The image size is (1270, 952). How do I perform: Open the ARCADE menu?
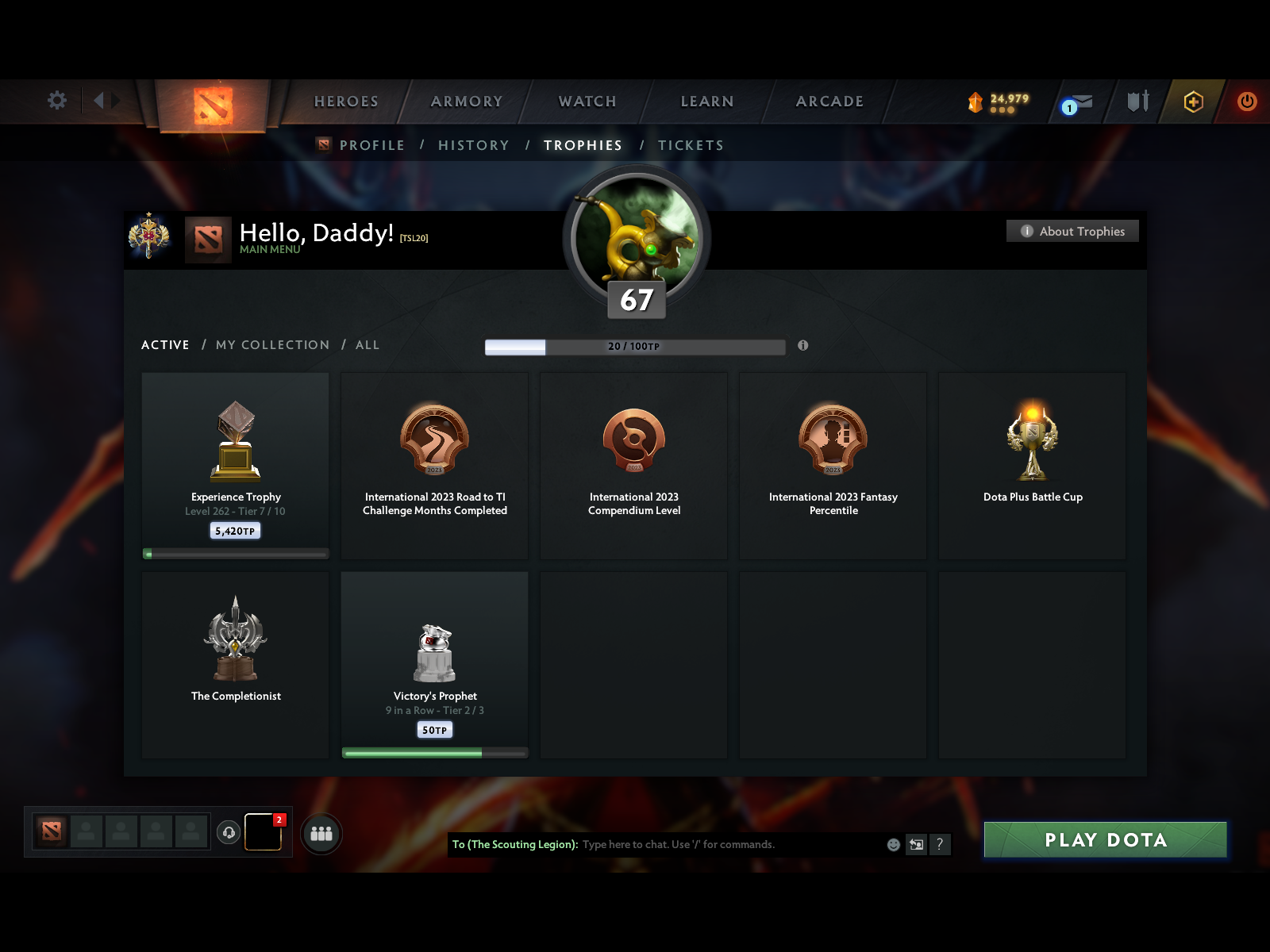click(829, 102)
